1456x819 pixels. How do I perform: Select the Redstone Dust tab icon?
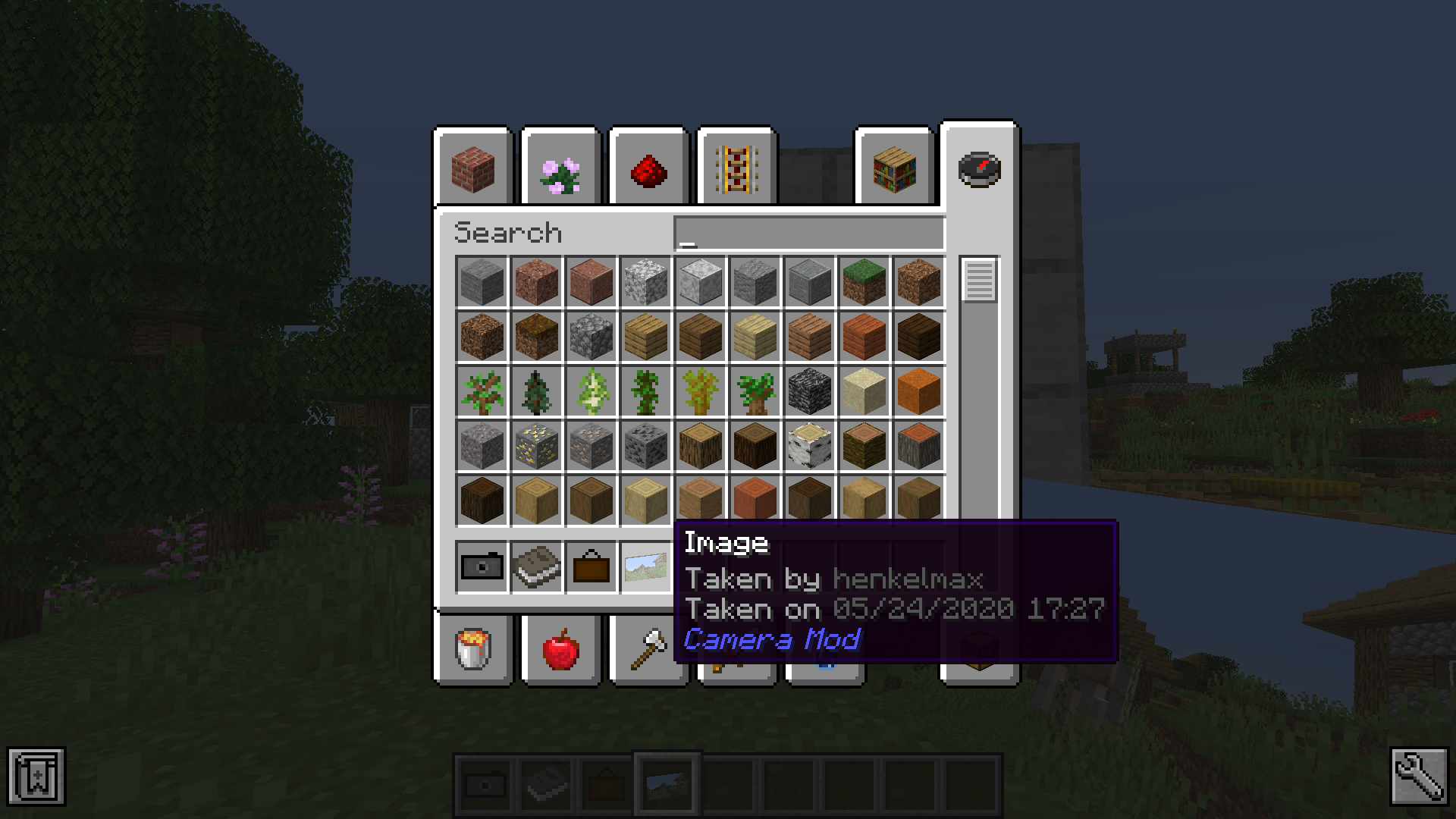pyautogui.click(x=648, y=168)
